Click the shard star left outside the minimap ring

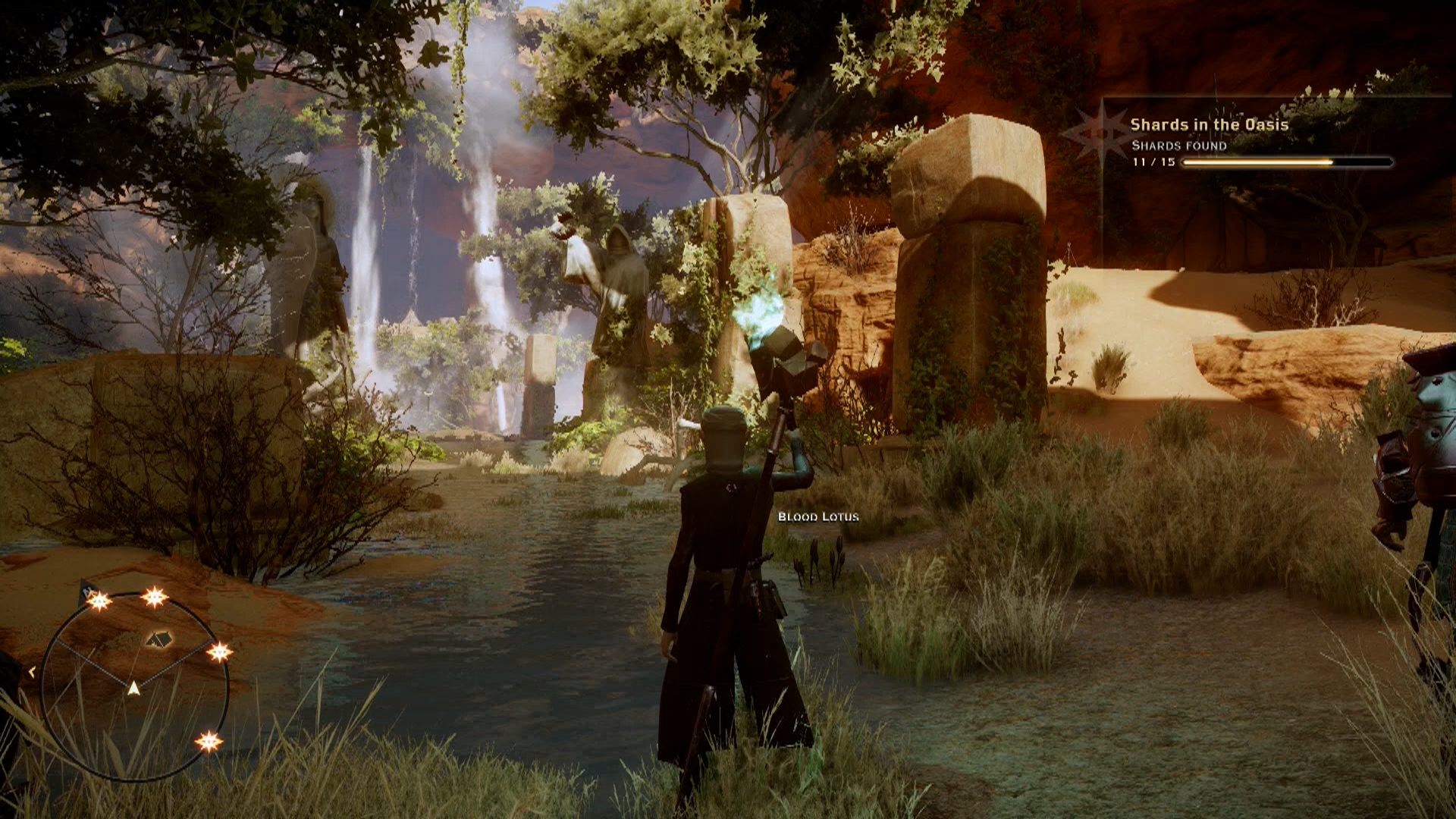(32, 671)
